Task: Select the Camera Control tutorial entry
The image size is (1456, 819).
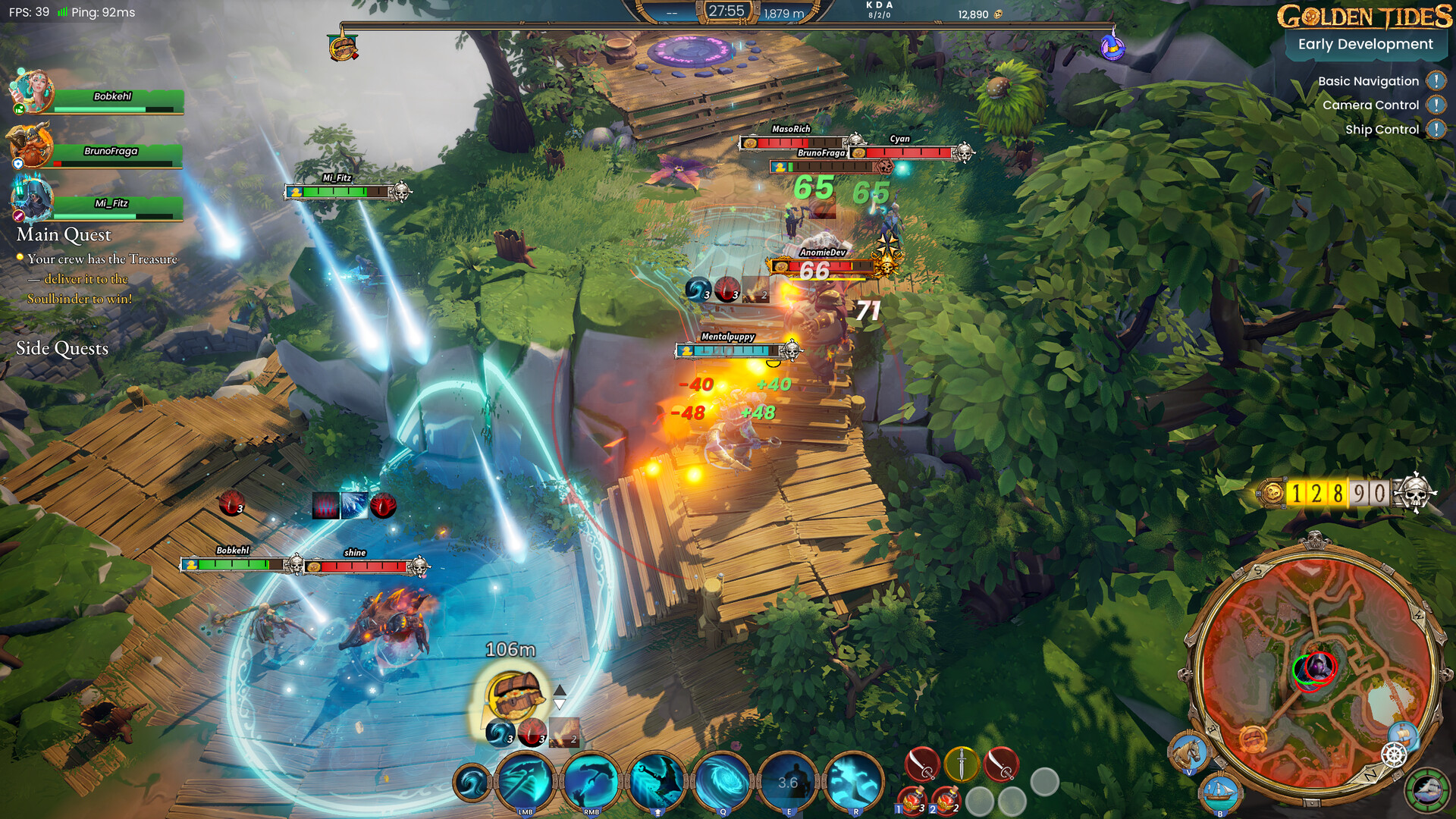Action: (x=1370, y=105)
